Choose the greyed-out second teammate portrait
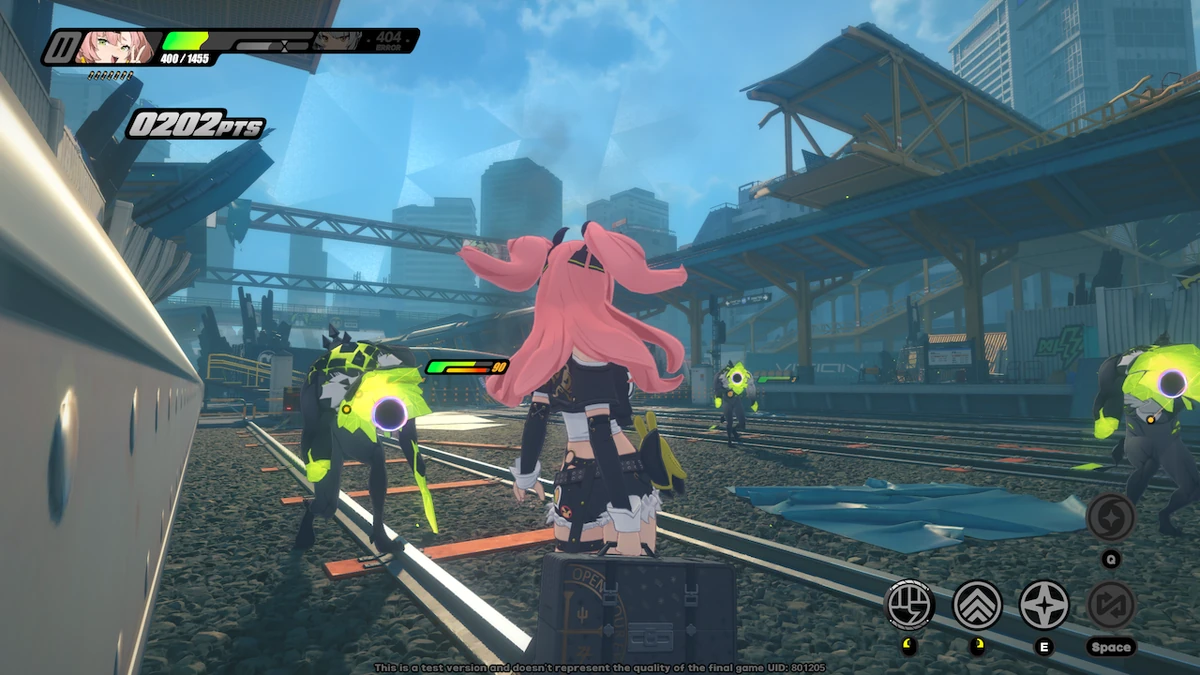This screenshot has height=675, width=1200. 337,41
